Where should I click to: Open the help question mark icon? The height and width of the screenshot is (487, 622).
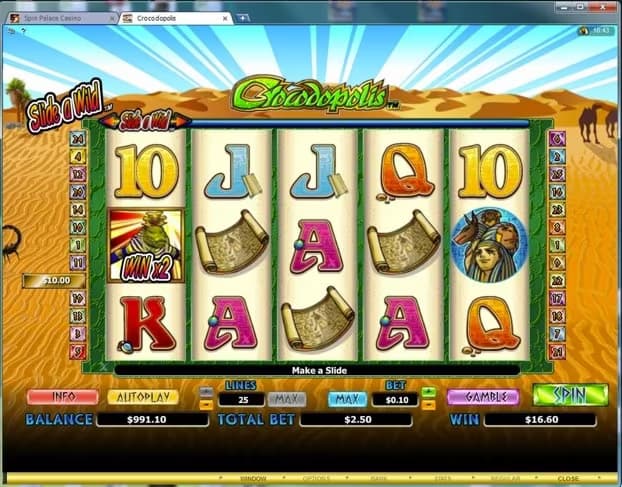(x=23, y=32)
